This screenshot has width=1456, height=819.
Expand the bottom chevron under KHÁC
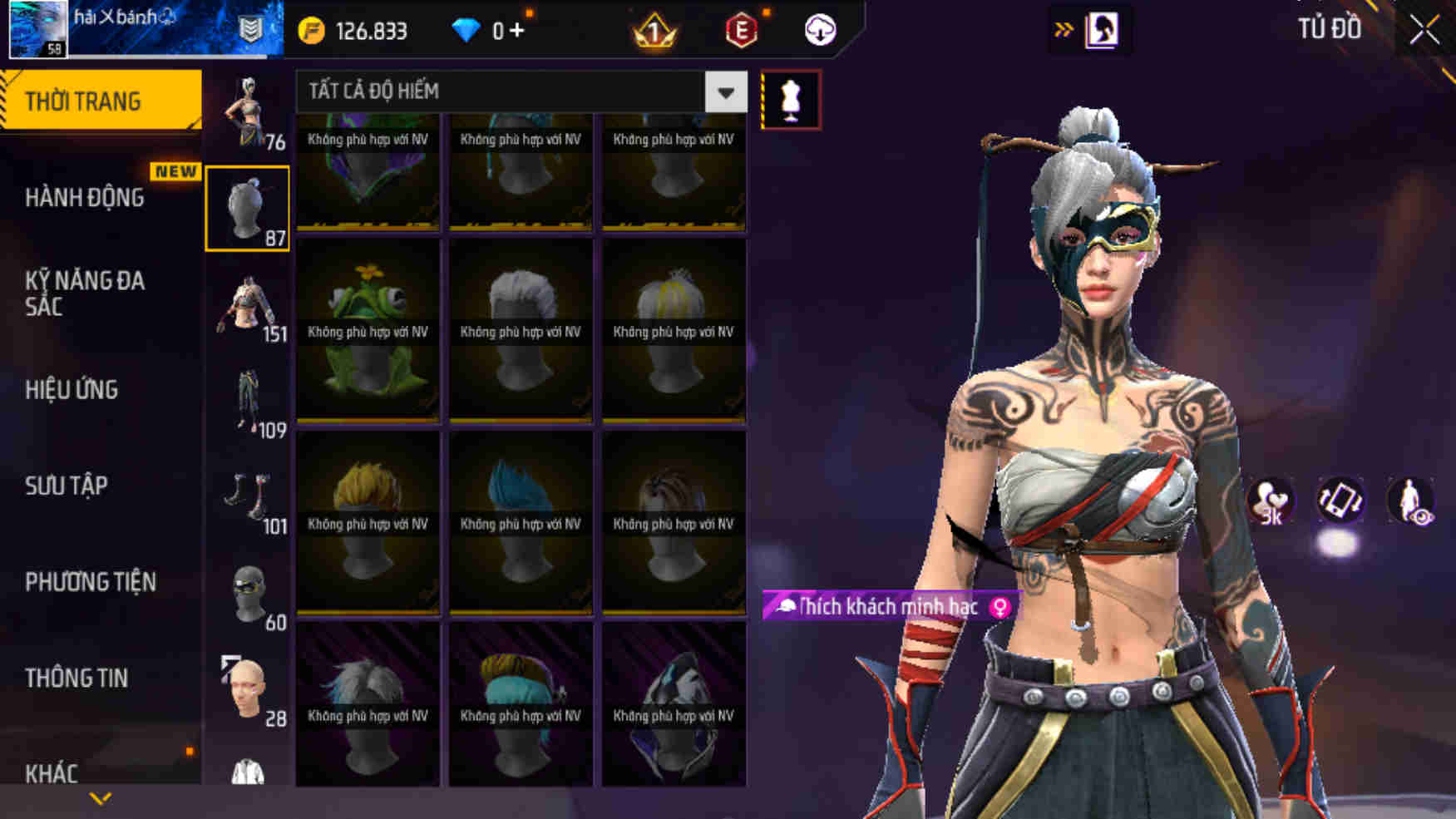tap(101, 800)
